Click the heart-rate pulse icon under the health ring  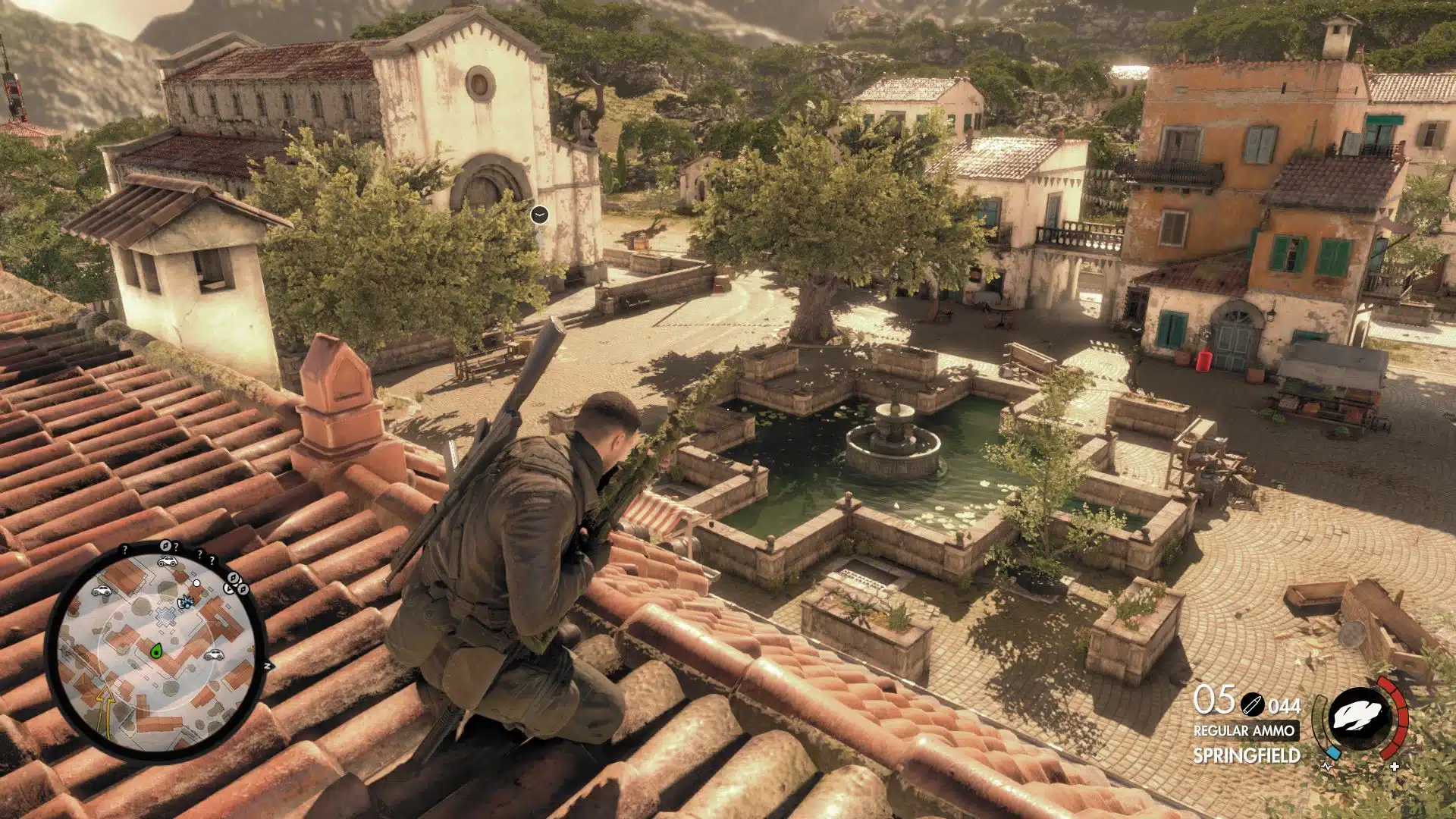[x=1326, y=766]
